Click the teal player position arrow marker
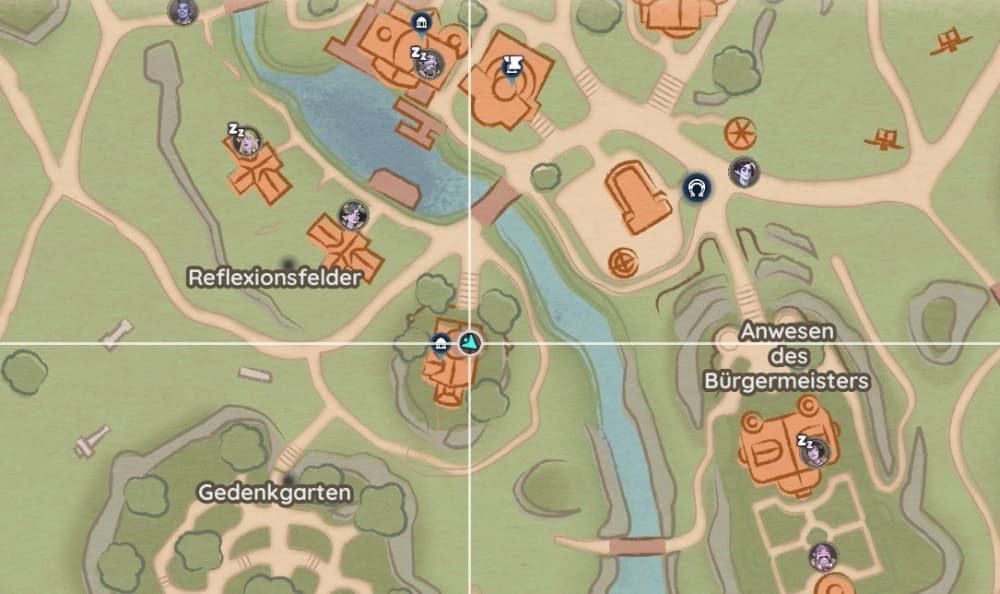 (469, 345)
